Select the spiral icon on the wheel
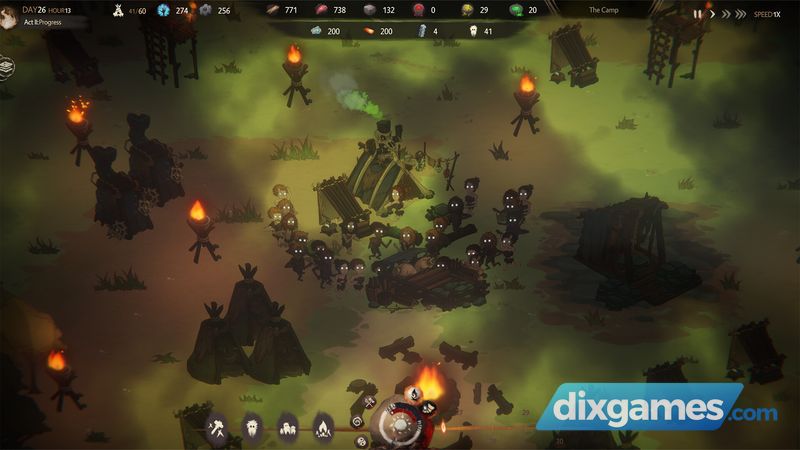Viewport: 800px width, 450px height. 357,419
